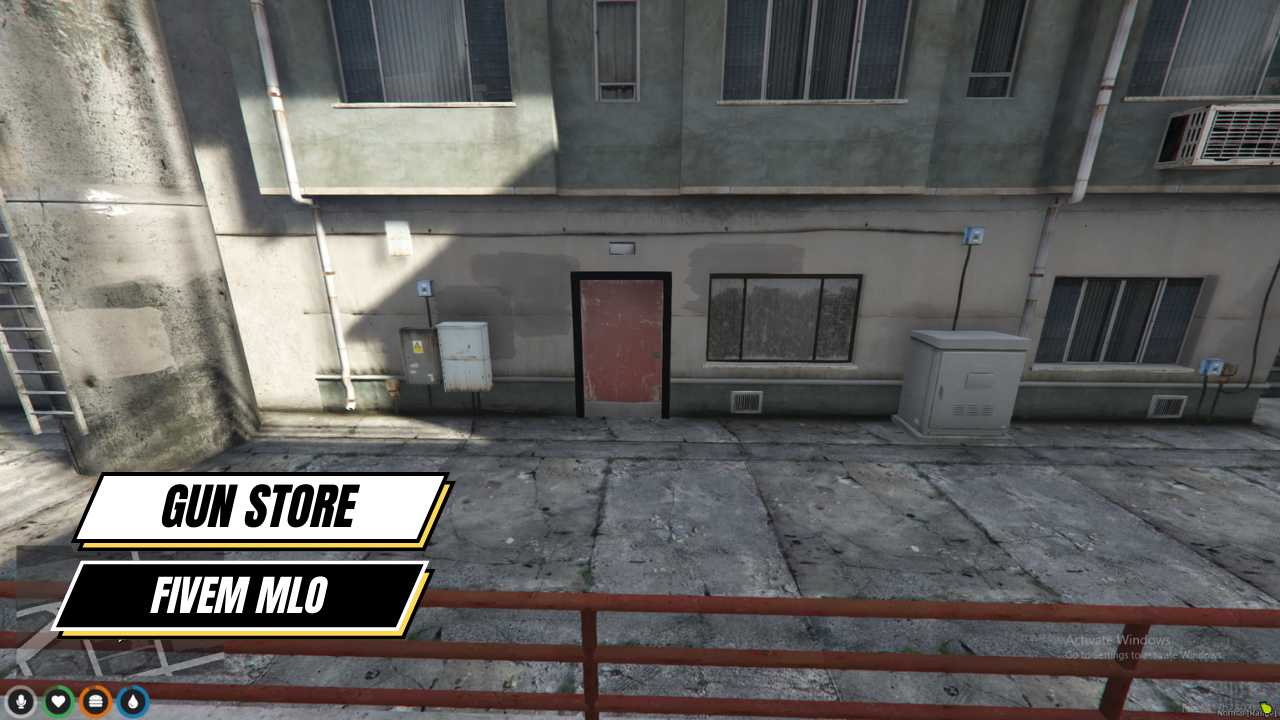Click the blue junction box above the door
The height and width of the screenshot is (720, 1280).
click(x=423, y=288)
